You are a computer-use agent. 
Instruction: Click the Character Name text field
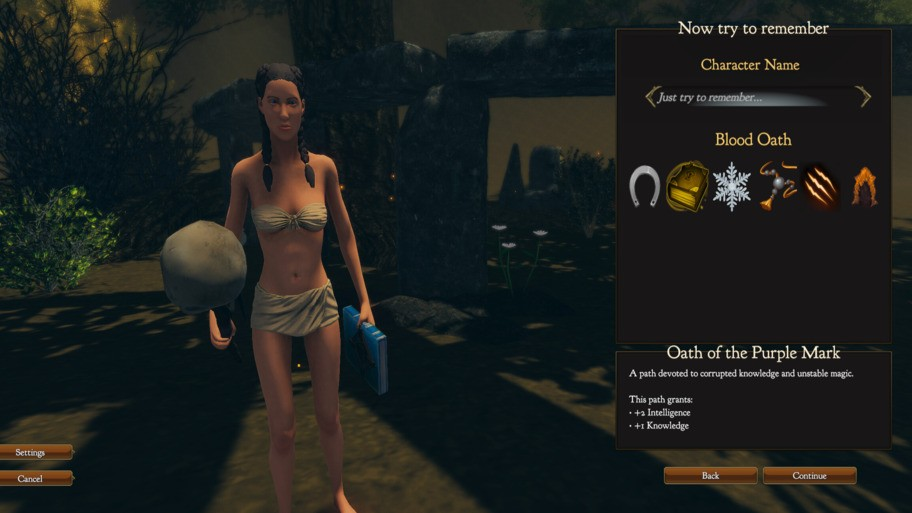tap(756, 97)
